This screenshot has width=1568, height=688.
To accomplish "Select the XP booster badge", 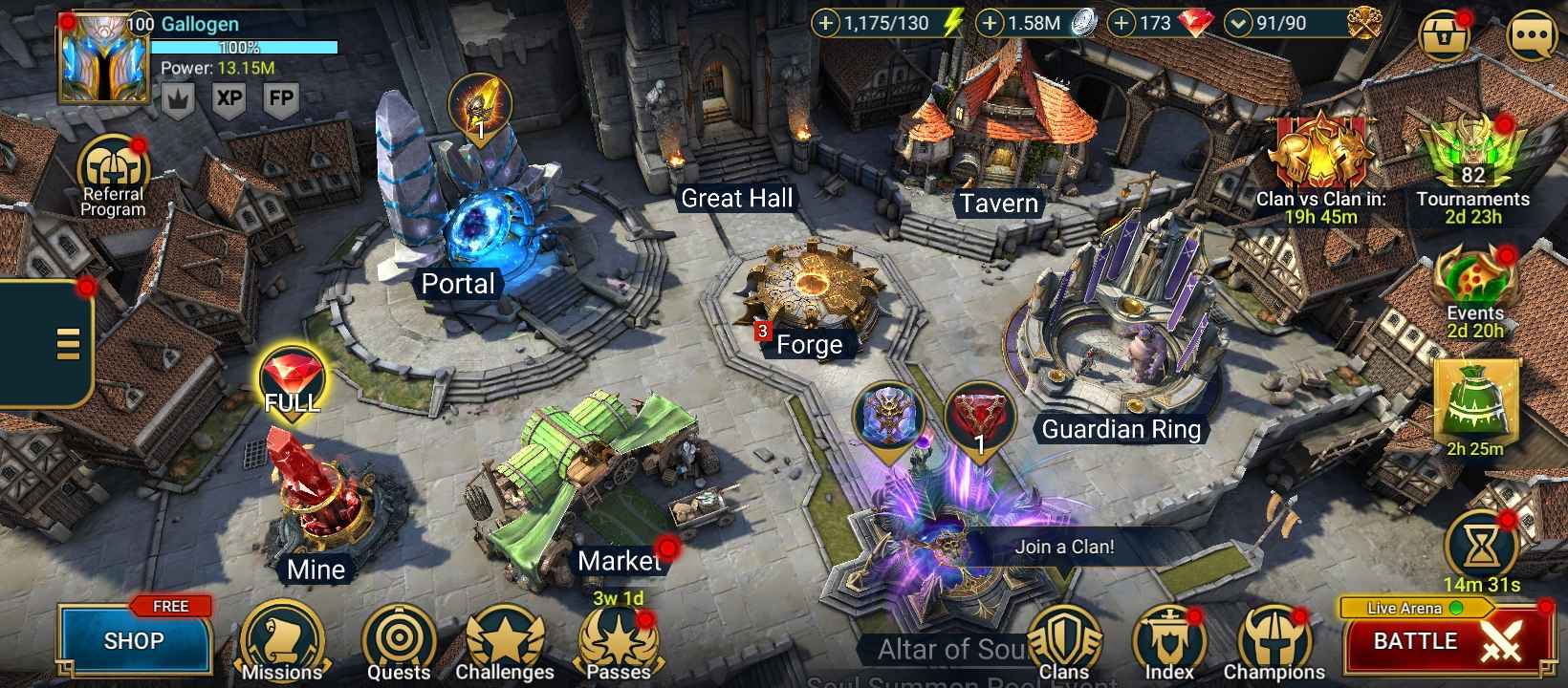I will tap(227, 98).
